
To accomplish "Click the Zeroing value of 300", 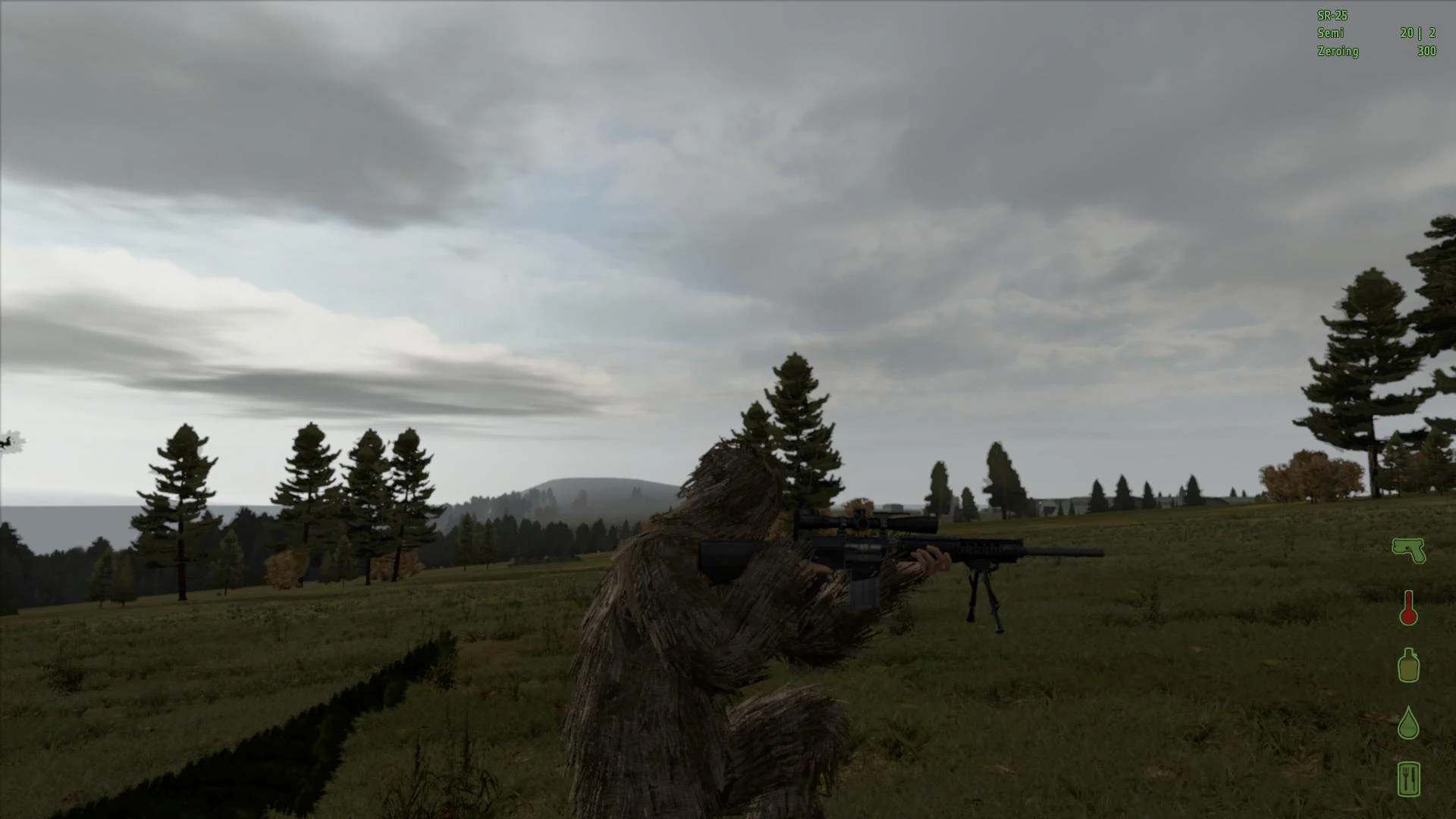I will coord(1426,52).
